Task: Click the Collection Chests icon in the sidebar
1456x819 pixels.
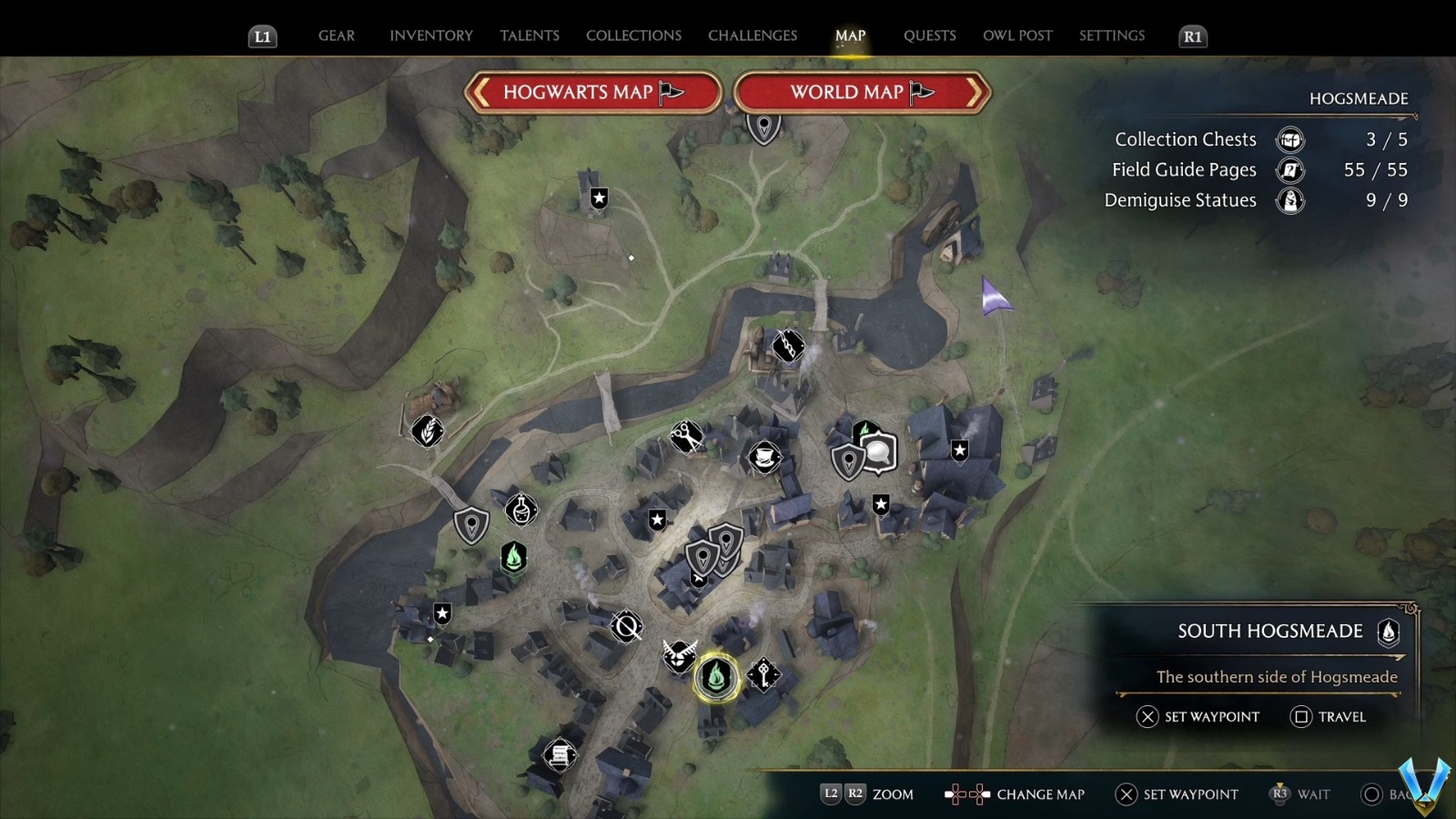Action: coord(1289,140)
